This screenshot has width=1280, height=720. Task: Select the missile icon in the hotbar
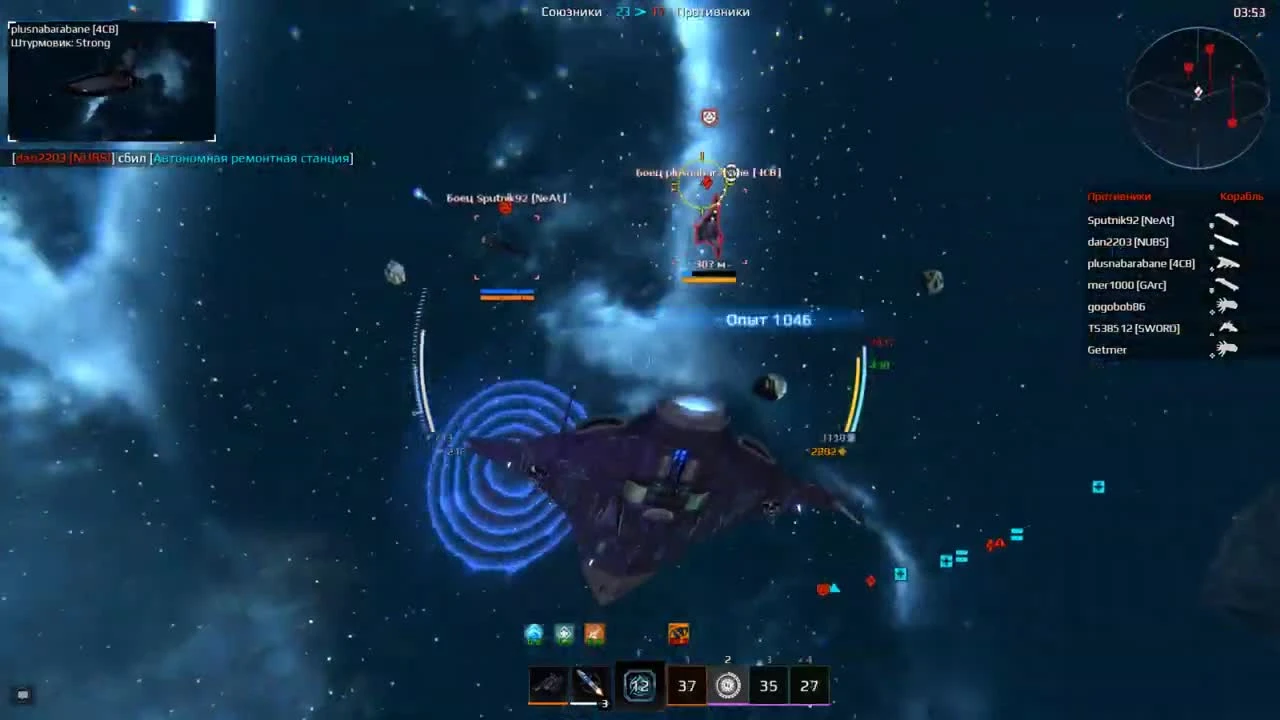(x=588, y=685)
